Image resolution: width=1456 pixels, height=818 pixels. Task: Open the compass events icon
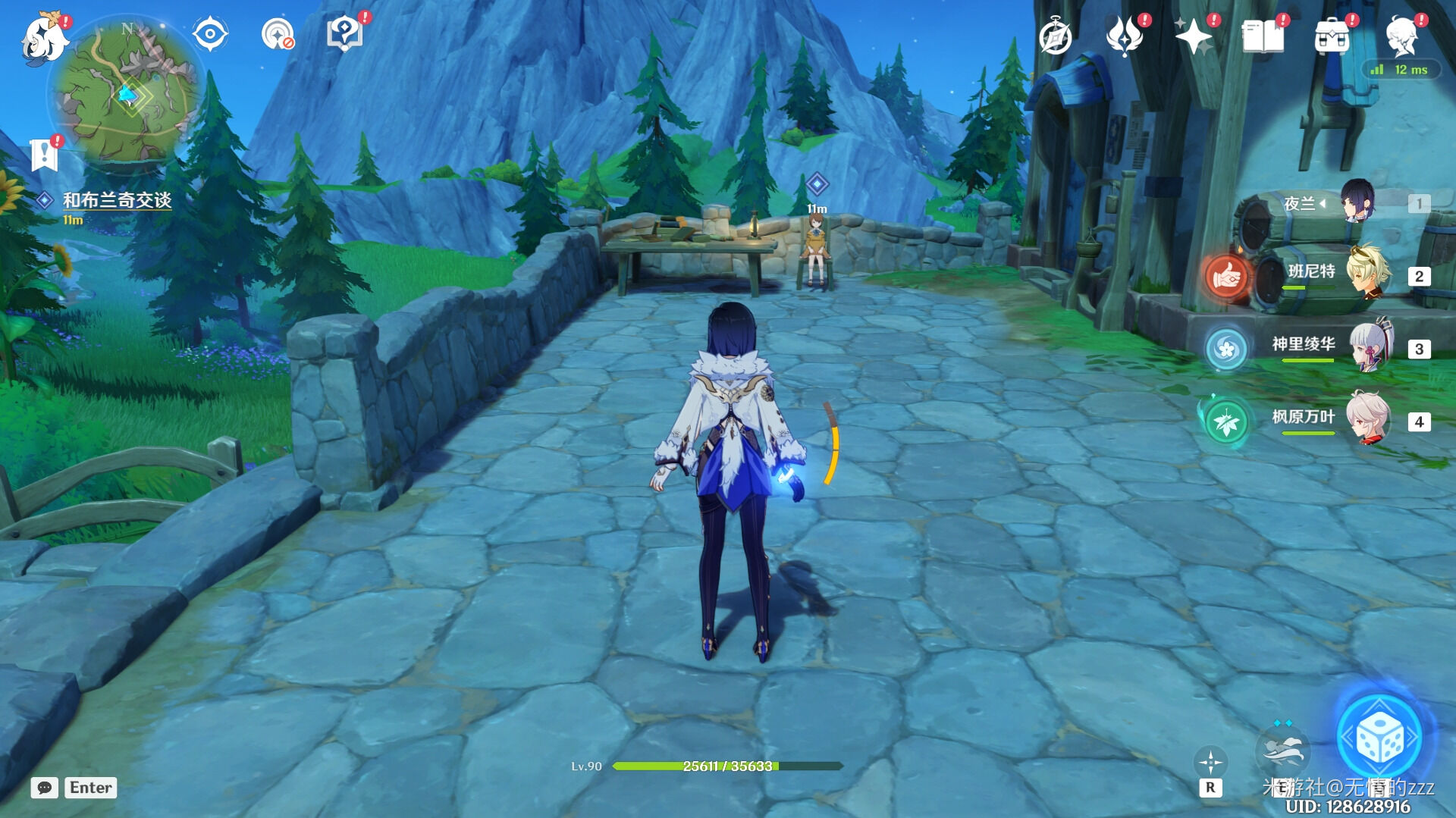[1055, 37]
